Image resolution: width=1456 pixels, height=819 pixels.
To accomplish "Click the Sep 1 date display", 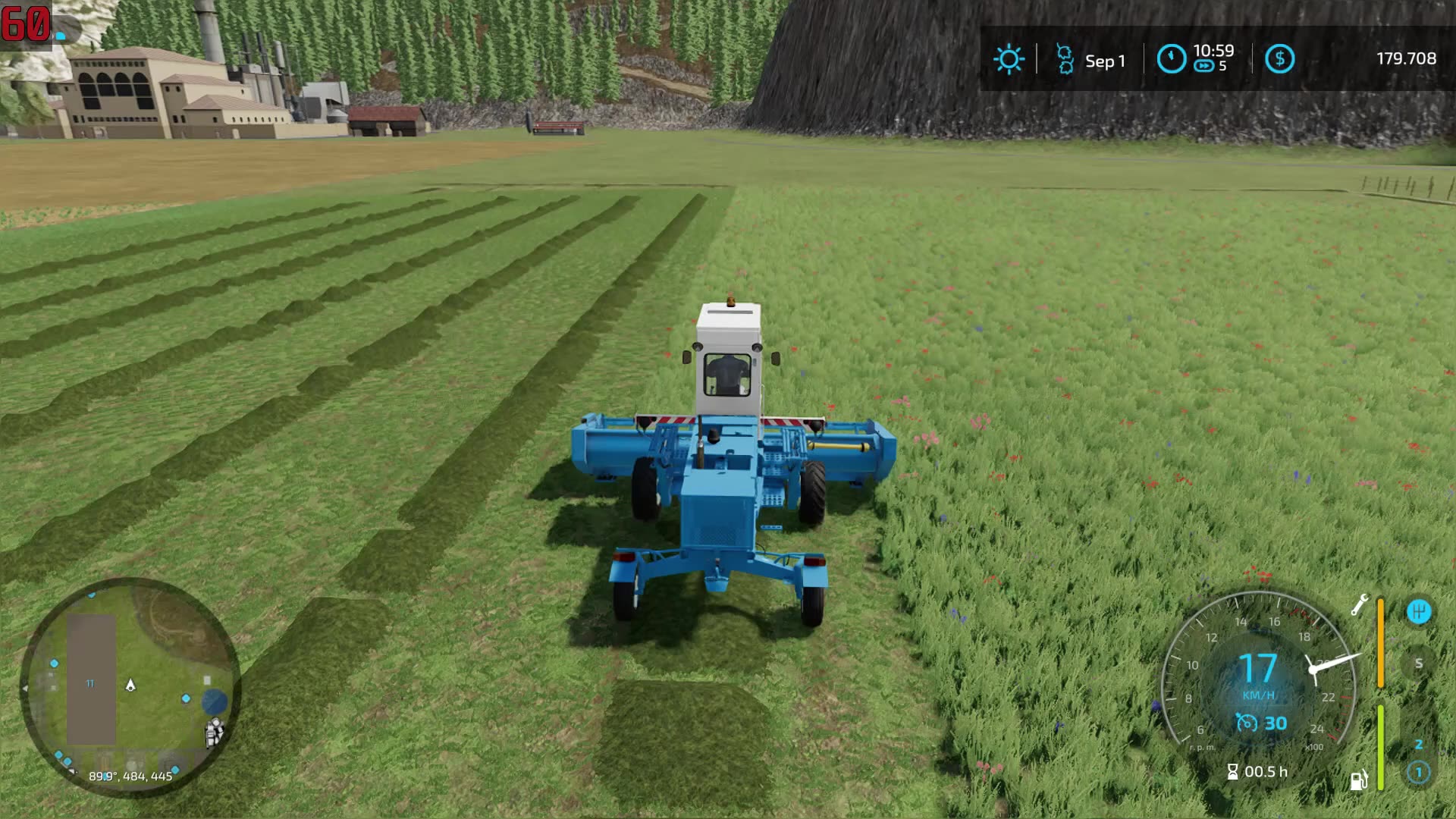I will coord(1106,61).
